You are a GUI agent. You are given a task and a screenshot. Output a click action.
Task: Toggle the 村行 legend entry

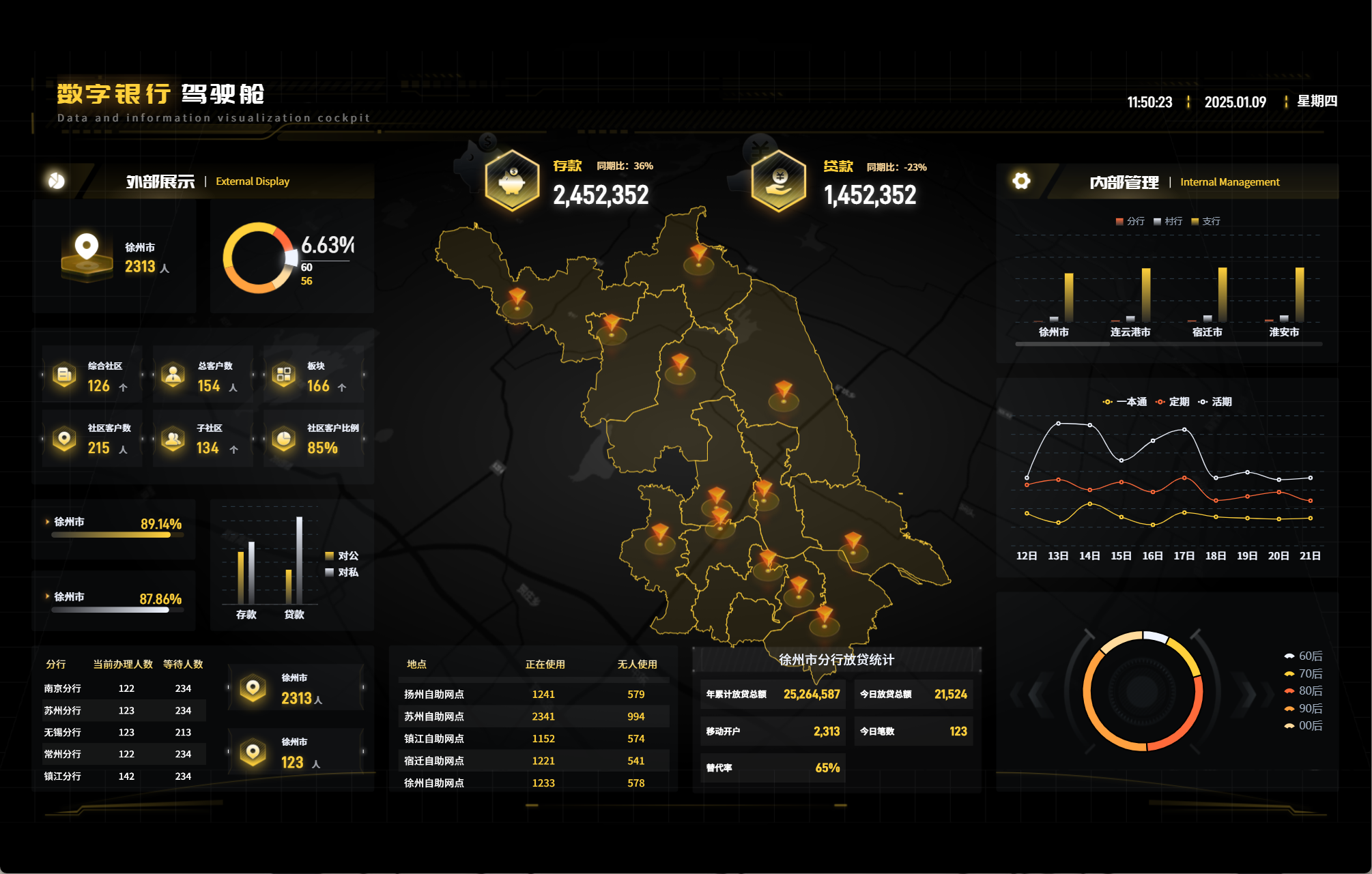point(1167,222)
